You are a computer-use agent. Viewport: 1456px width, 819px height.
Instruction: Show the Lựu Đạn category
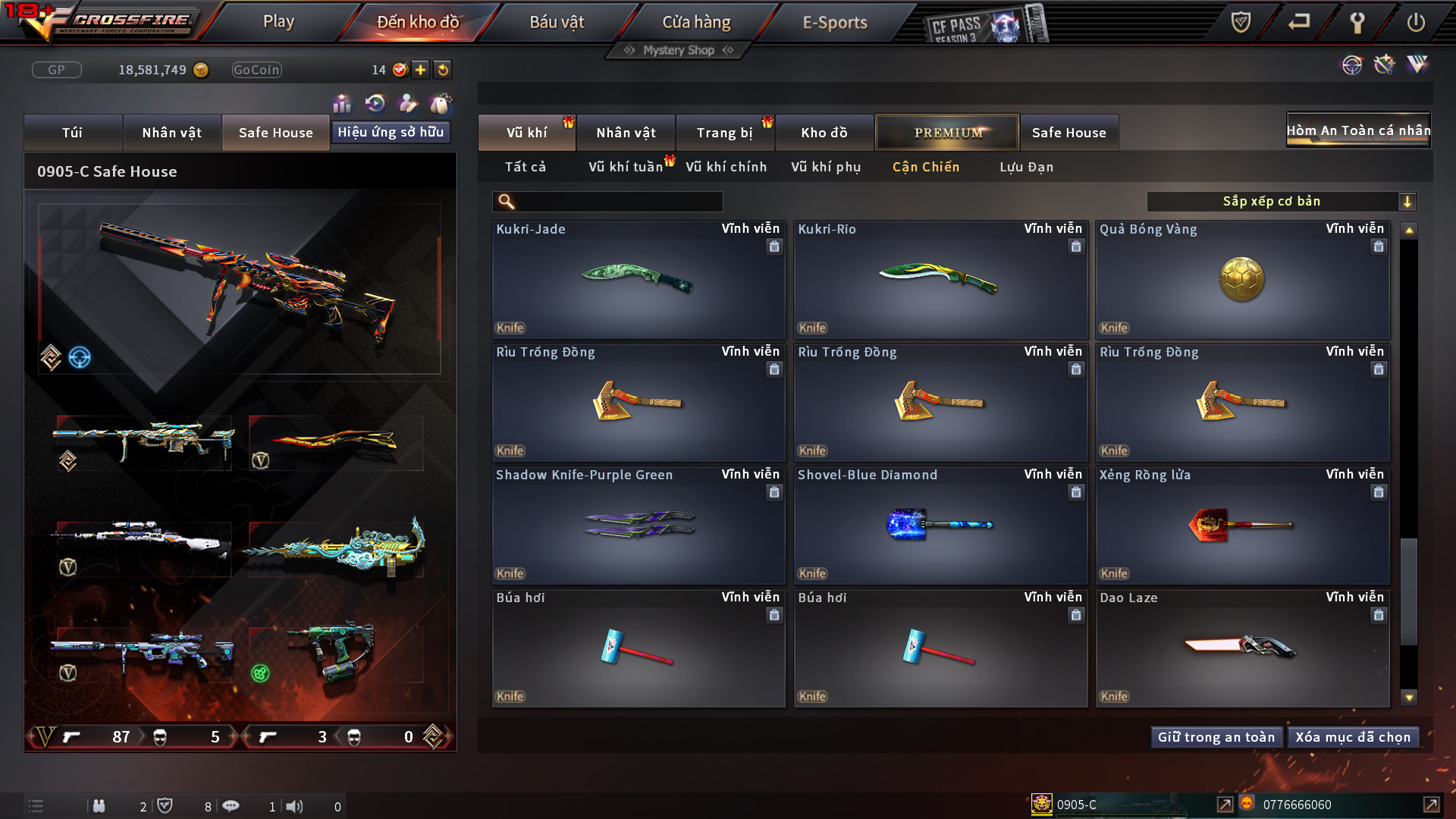(x=1026, y=167)
